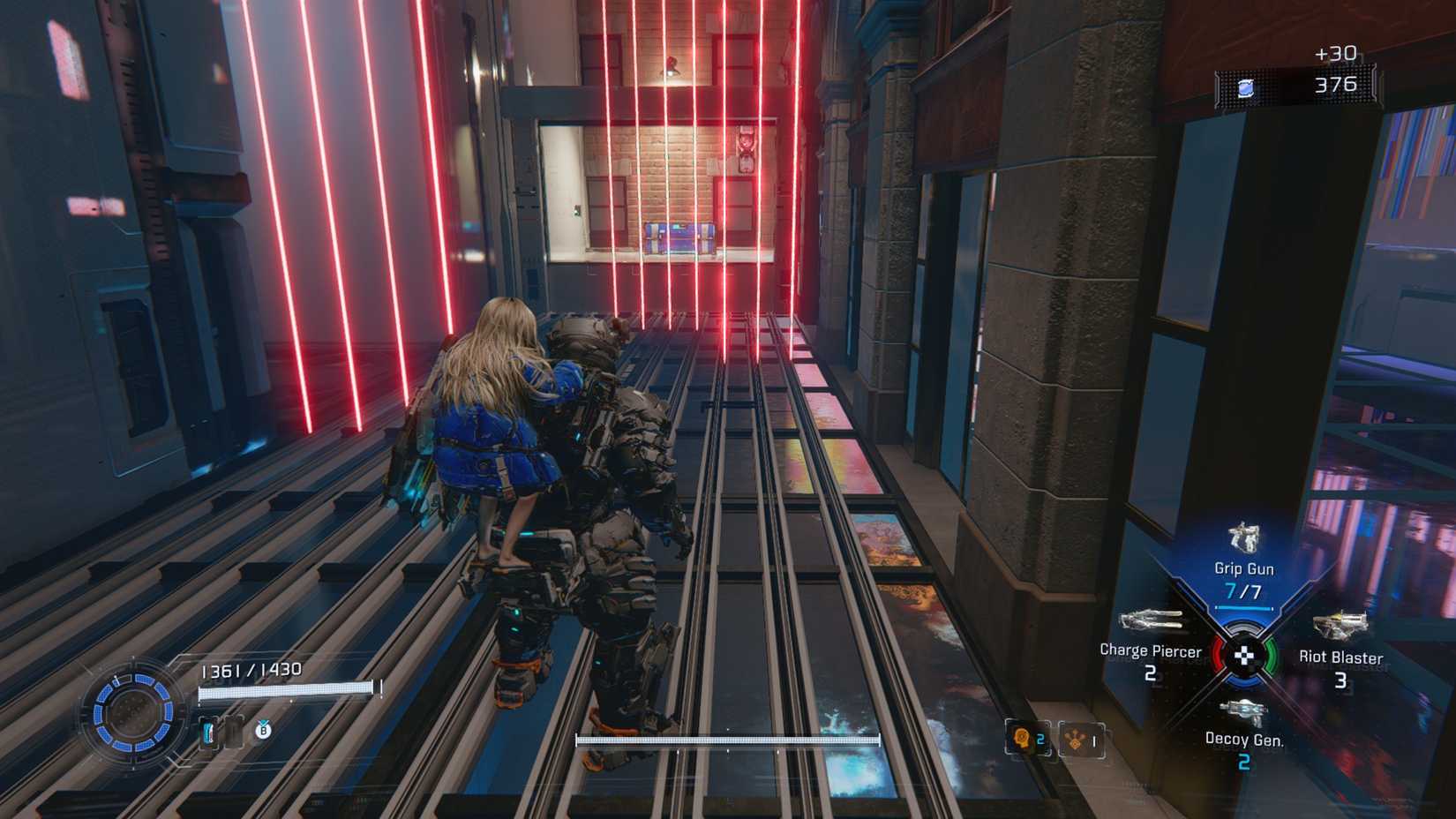Image resolution: width=1456 pixels, height=819 pixels.
Task: Click the B medal emblem icon
Action: pyautogui.click(x=262, y=733)
